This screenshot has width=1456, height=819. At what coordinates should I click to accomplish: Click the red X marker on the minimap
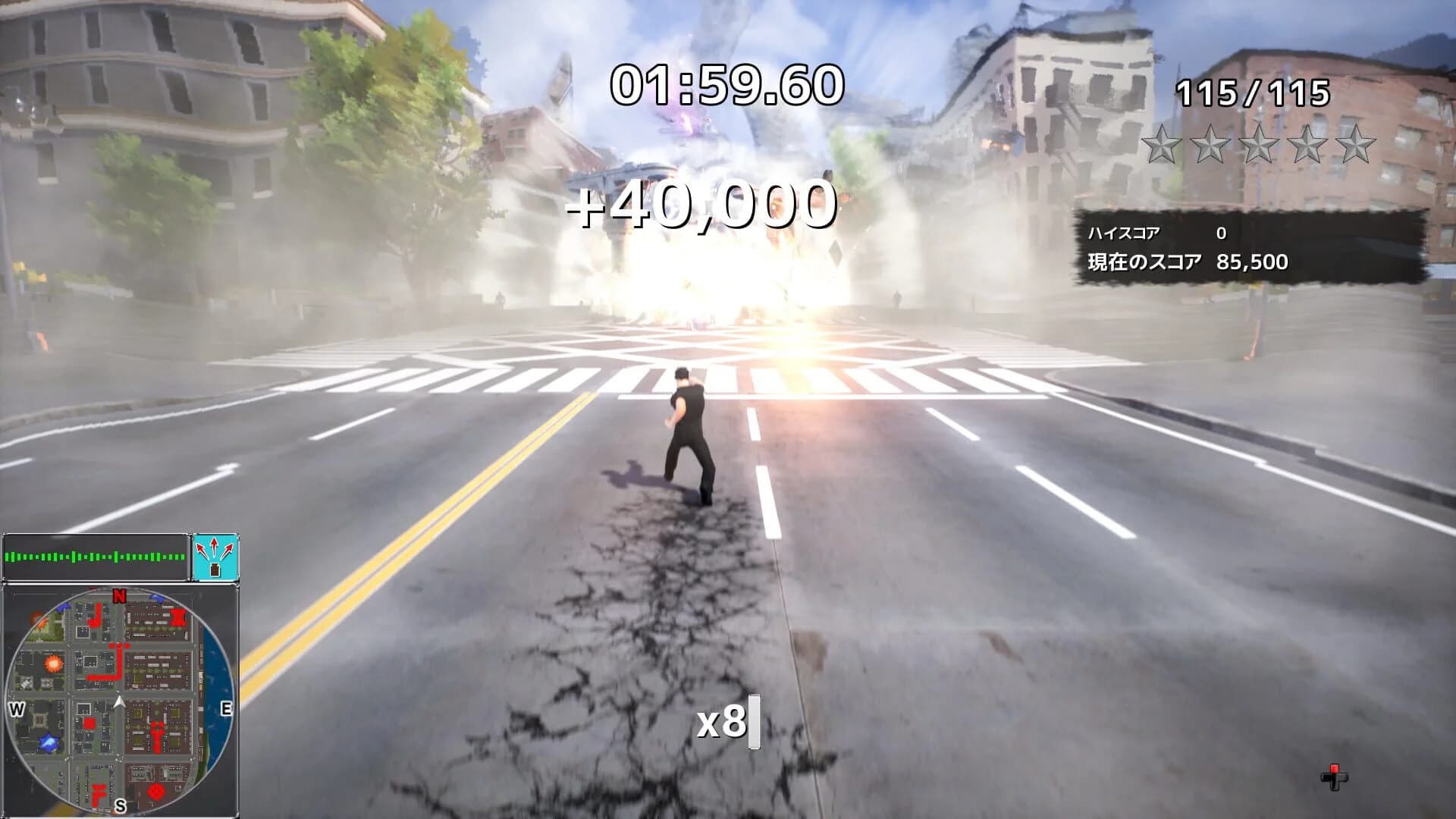[x=179, y=617]
